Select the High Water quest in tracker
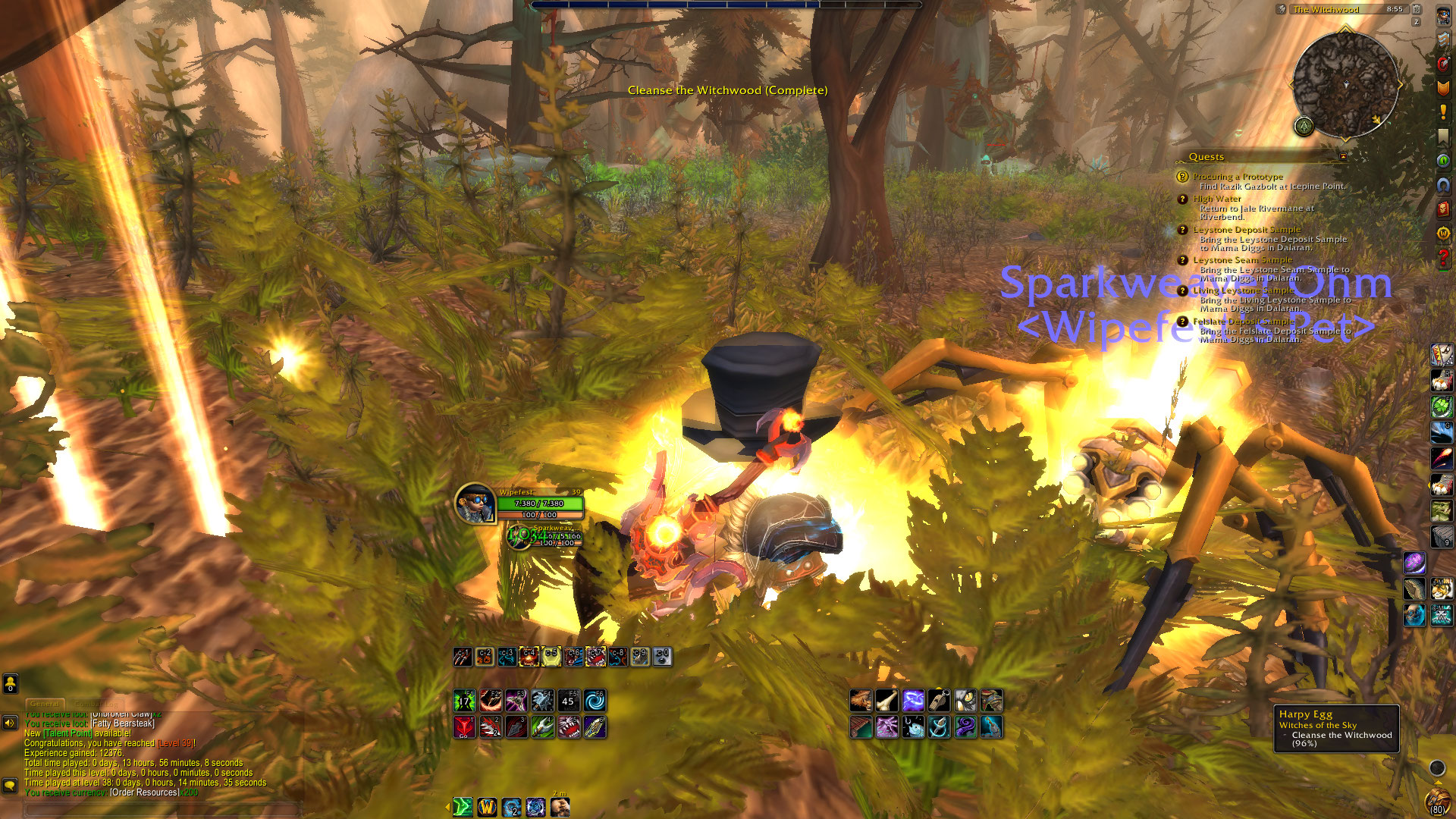This screenshot has width=1456, height=819. [x=1216, y=199]
